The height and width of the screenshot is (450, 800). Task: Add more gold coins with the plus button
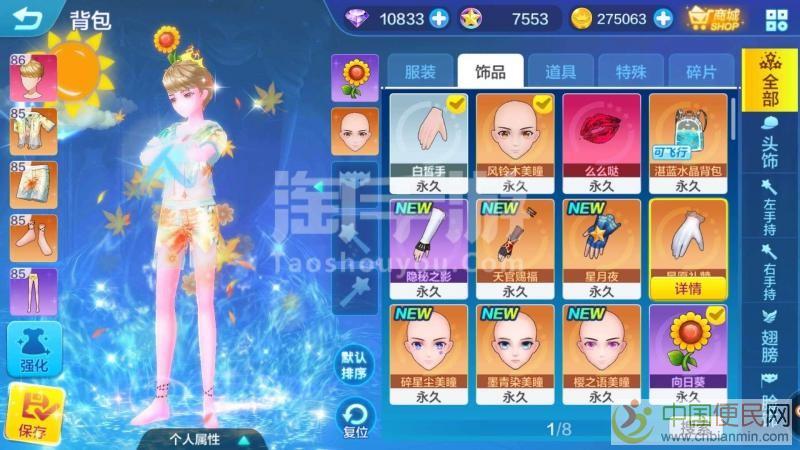click(662, 18)
